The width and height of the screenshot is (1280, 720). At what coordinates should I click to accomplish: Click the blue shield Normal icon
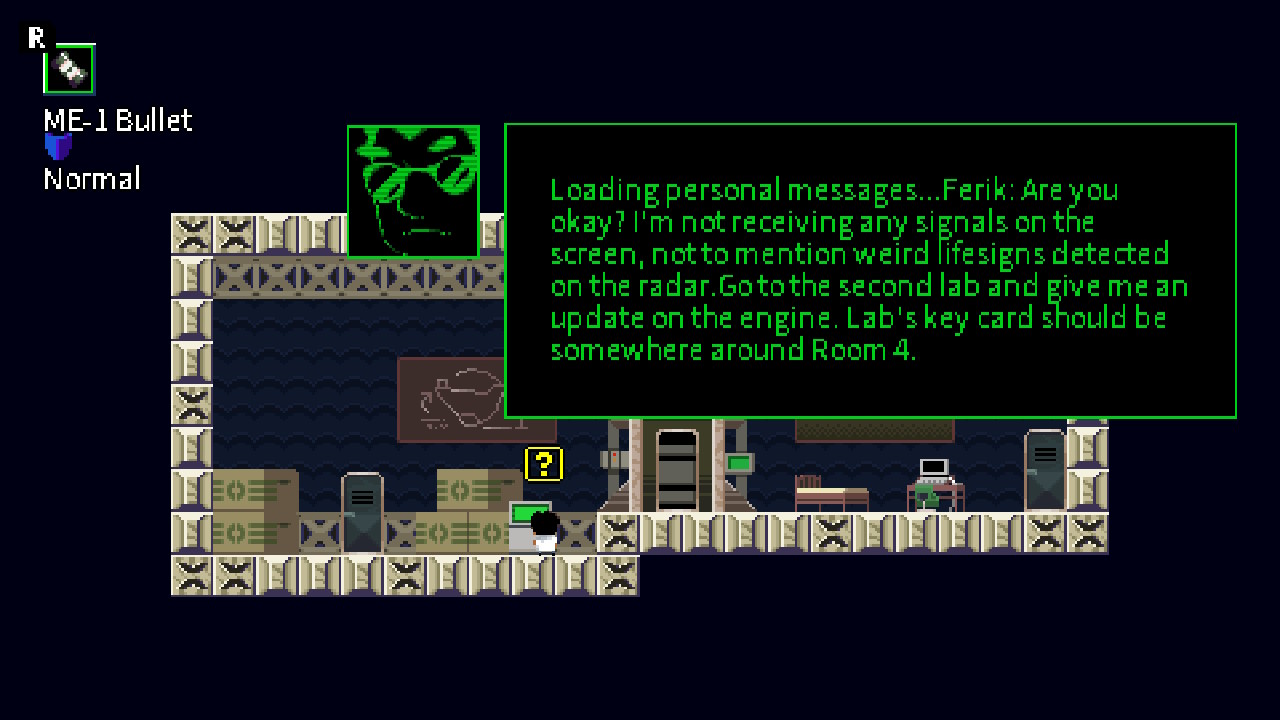tap(59, 148)
